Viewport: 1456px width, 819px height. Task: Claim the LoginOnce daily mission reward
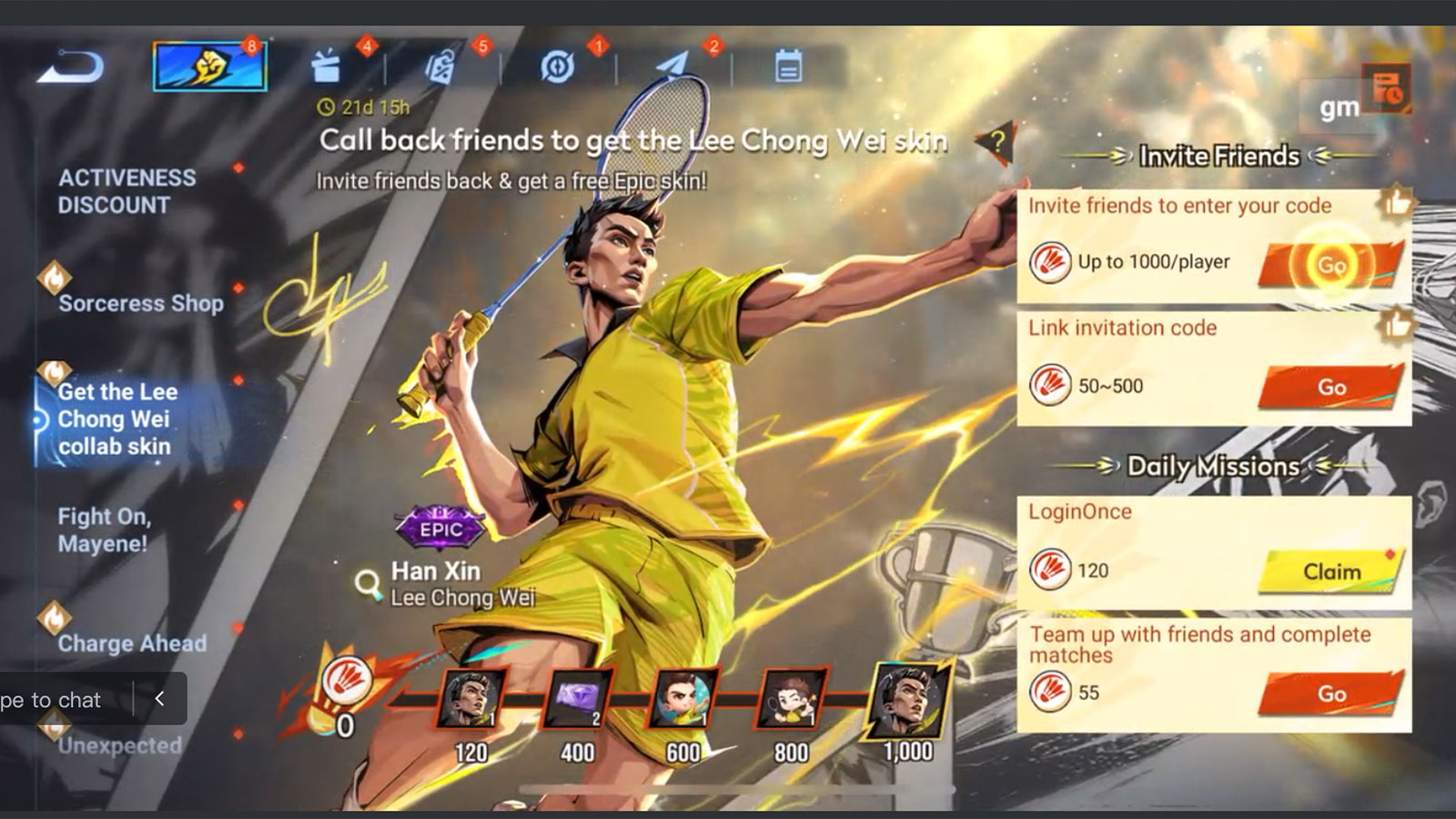pos(1330,571)
